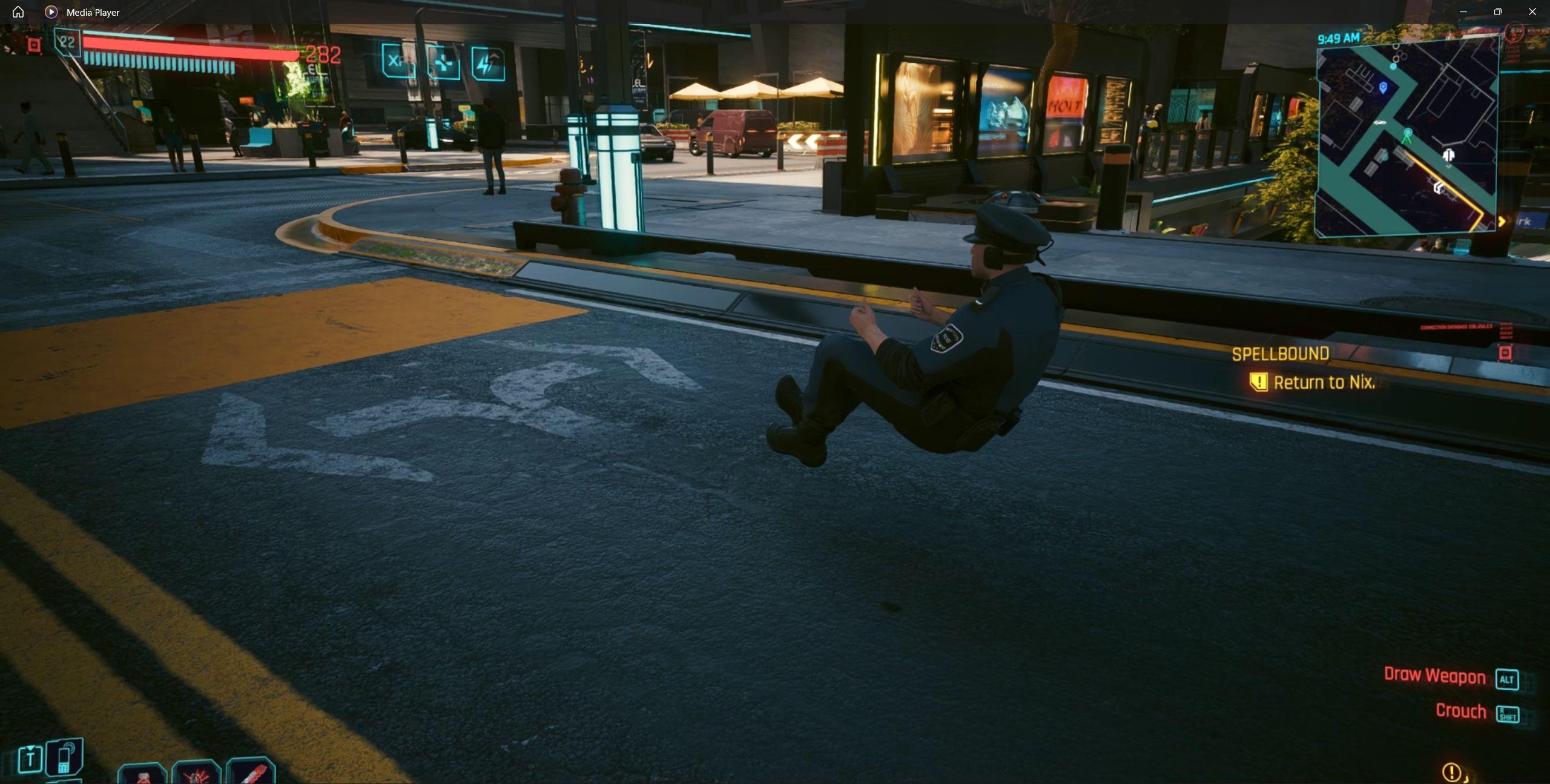Click the vehicle marker on the minimap
Screen dimensions: 1550x784
pyautogui.click(x=1379, y=123)
